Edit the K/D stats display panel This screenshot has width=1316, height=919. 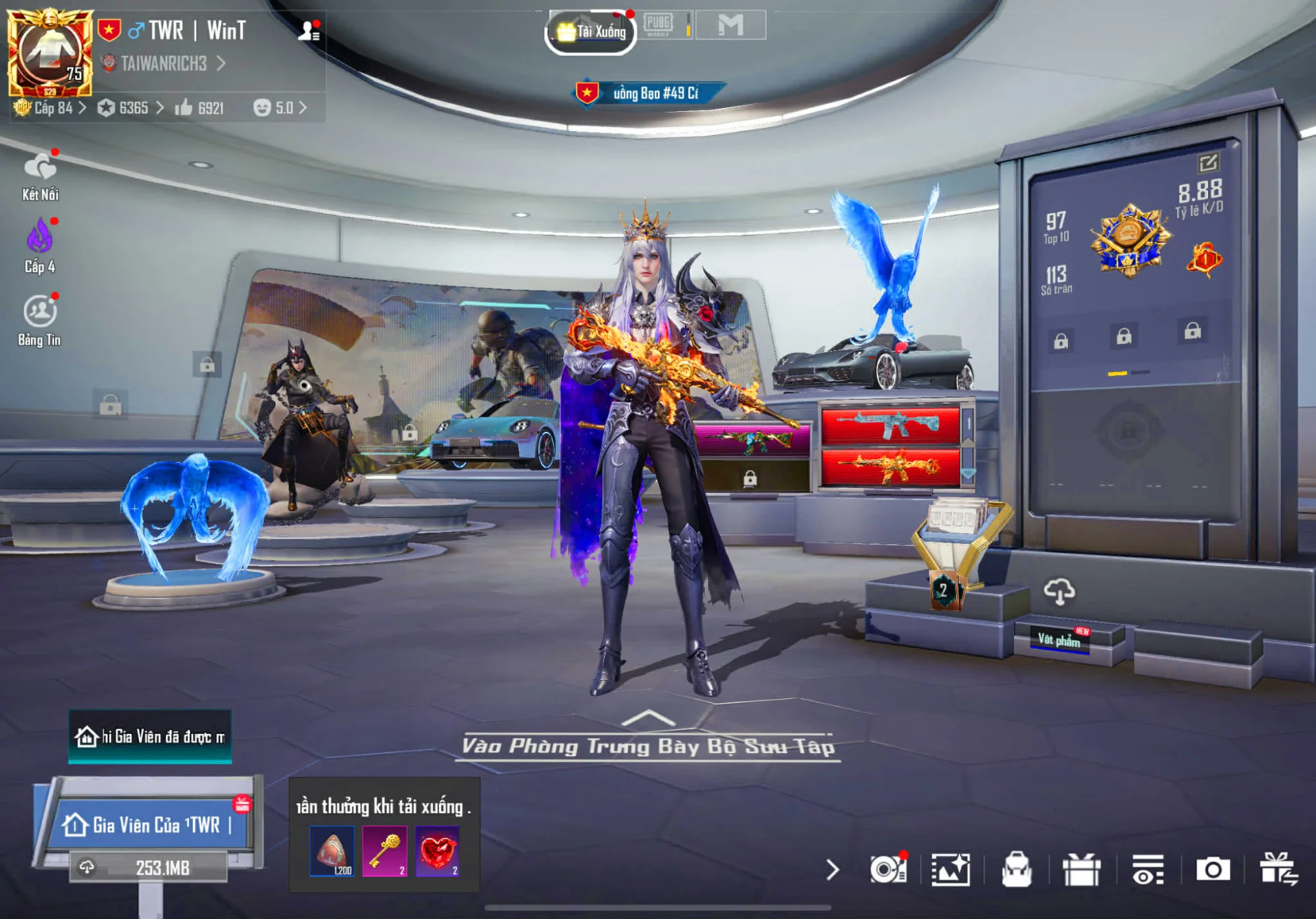point(1208,162)
